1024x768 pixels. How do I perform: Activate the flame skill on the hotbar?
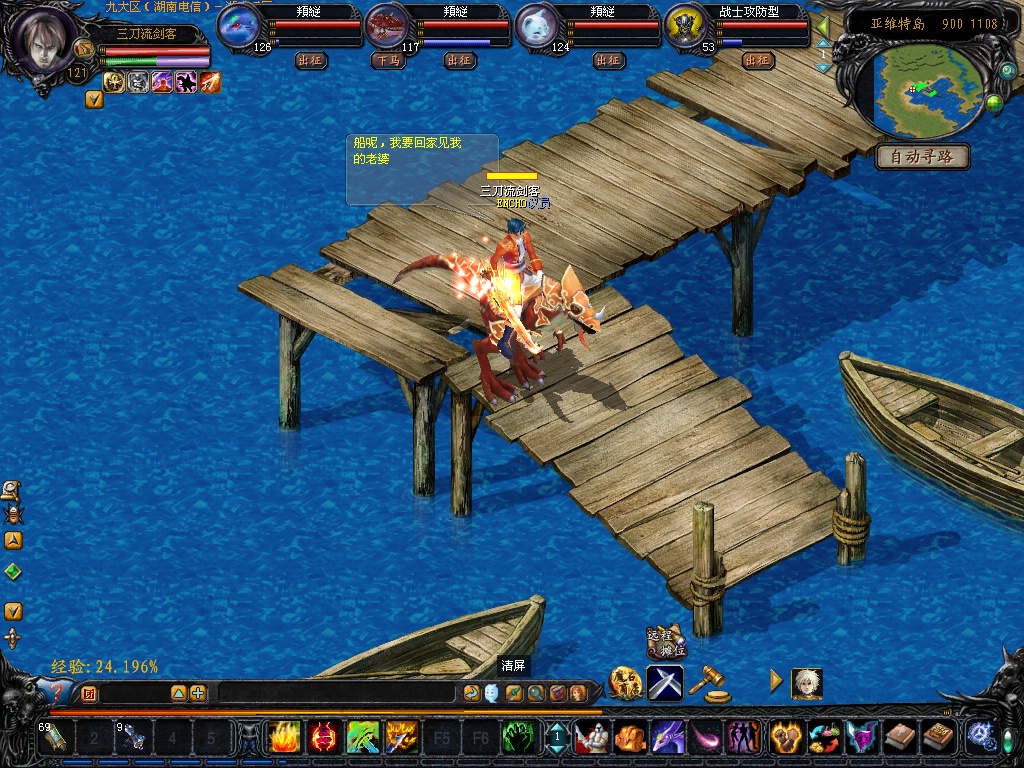(283, 738)
